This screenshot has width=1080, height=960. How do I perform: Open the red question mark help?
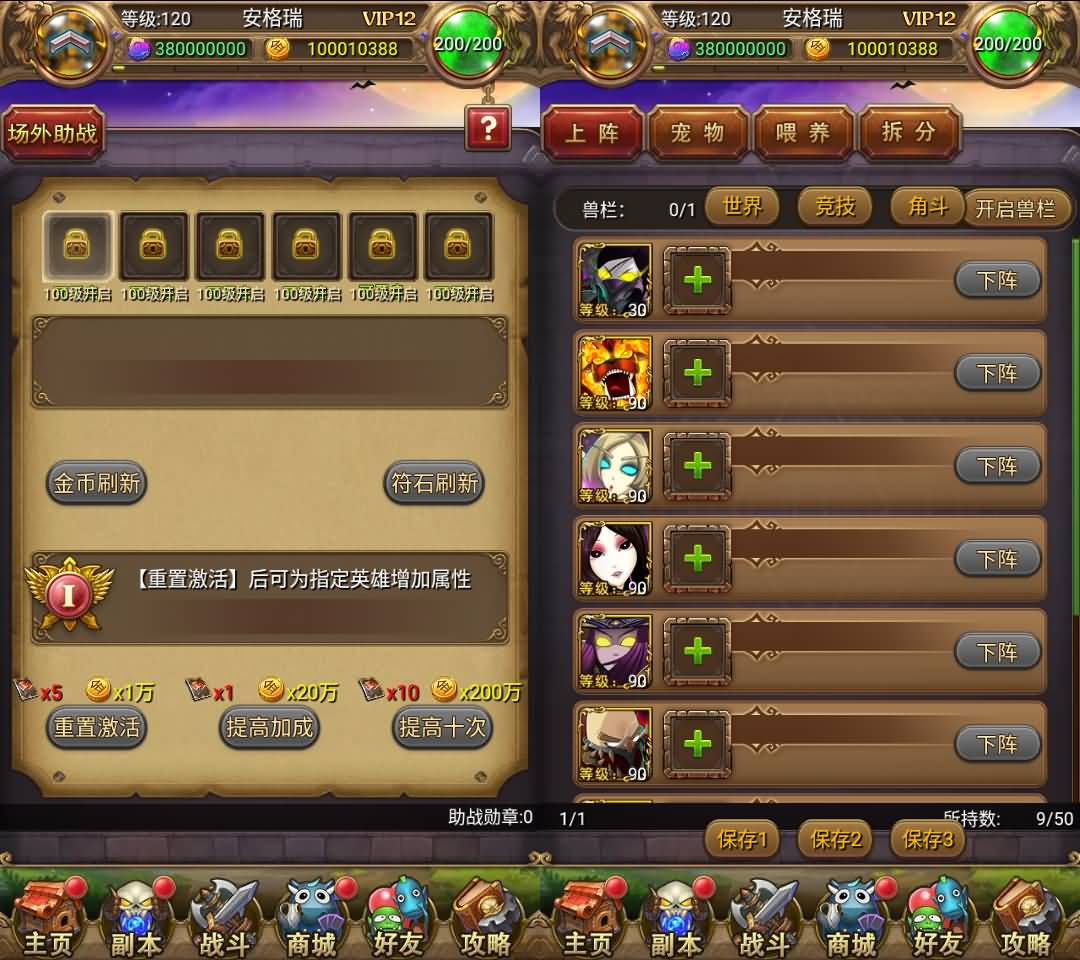[x=488, y=129]
